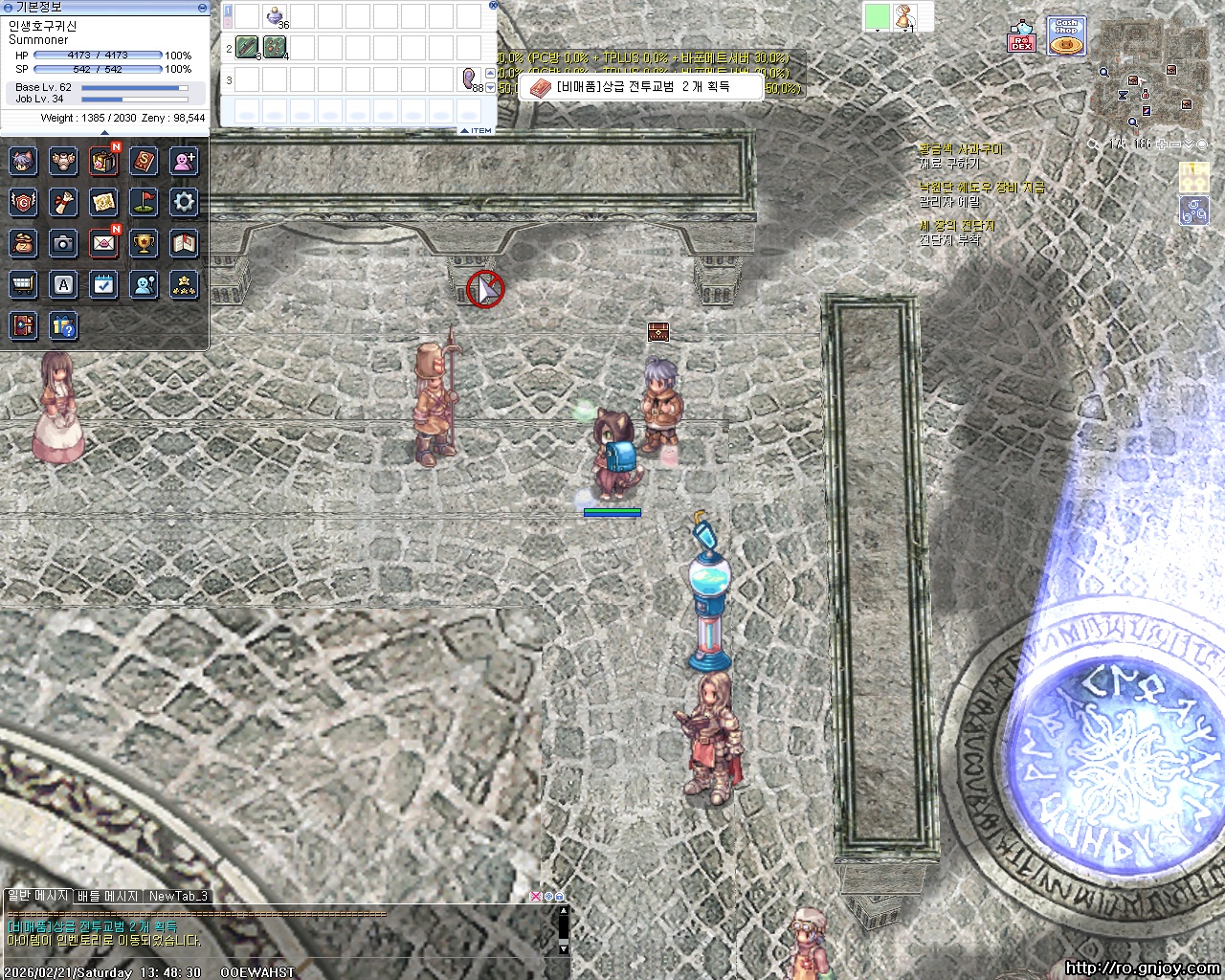Open the gold trophy achievements icon
Screen dimensions: 1225x980
coord(144,243)
